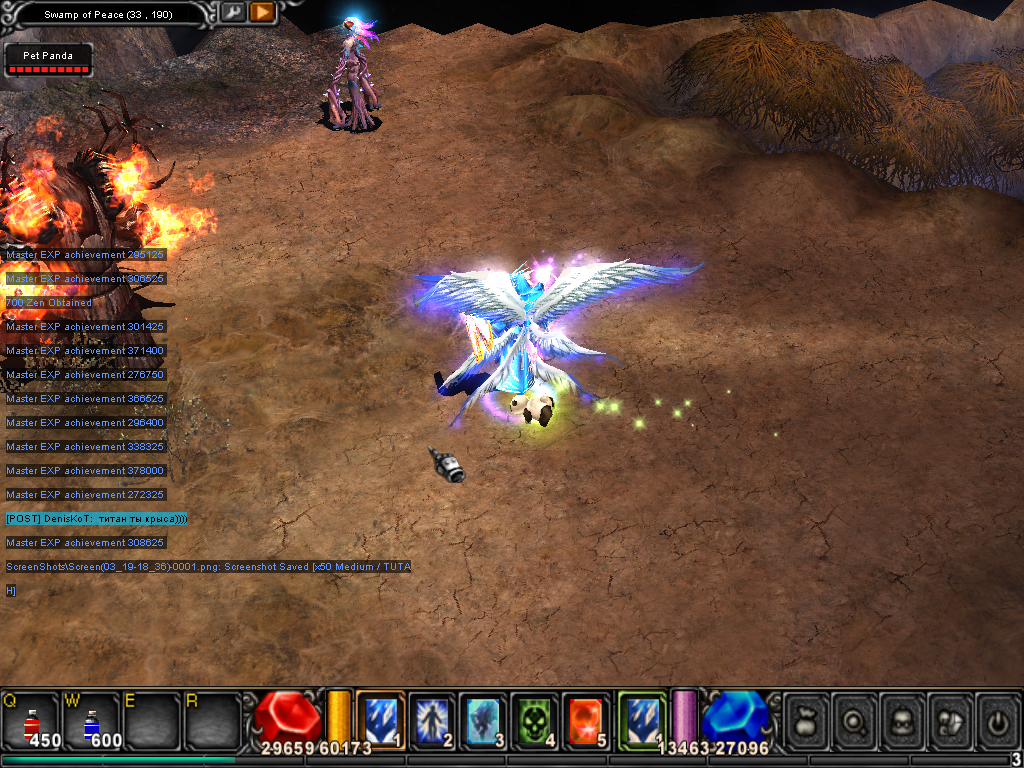Click the menu button left of power
1024x768 pixels.
pos(951,720)
